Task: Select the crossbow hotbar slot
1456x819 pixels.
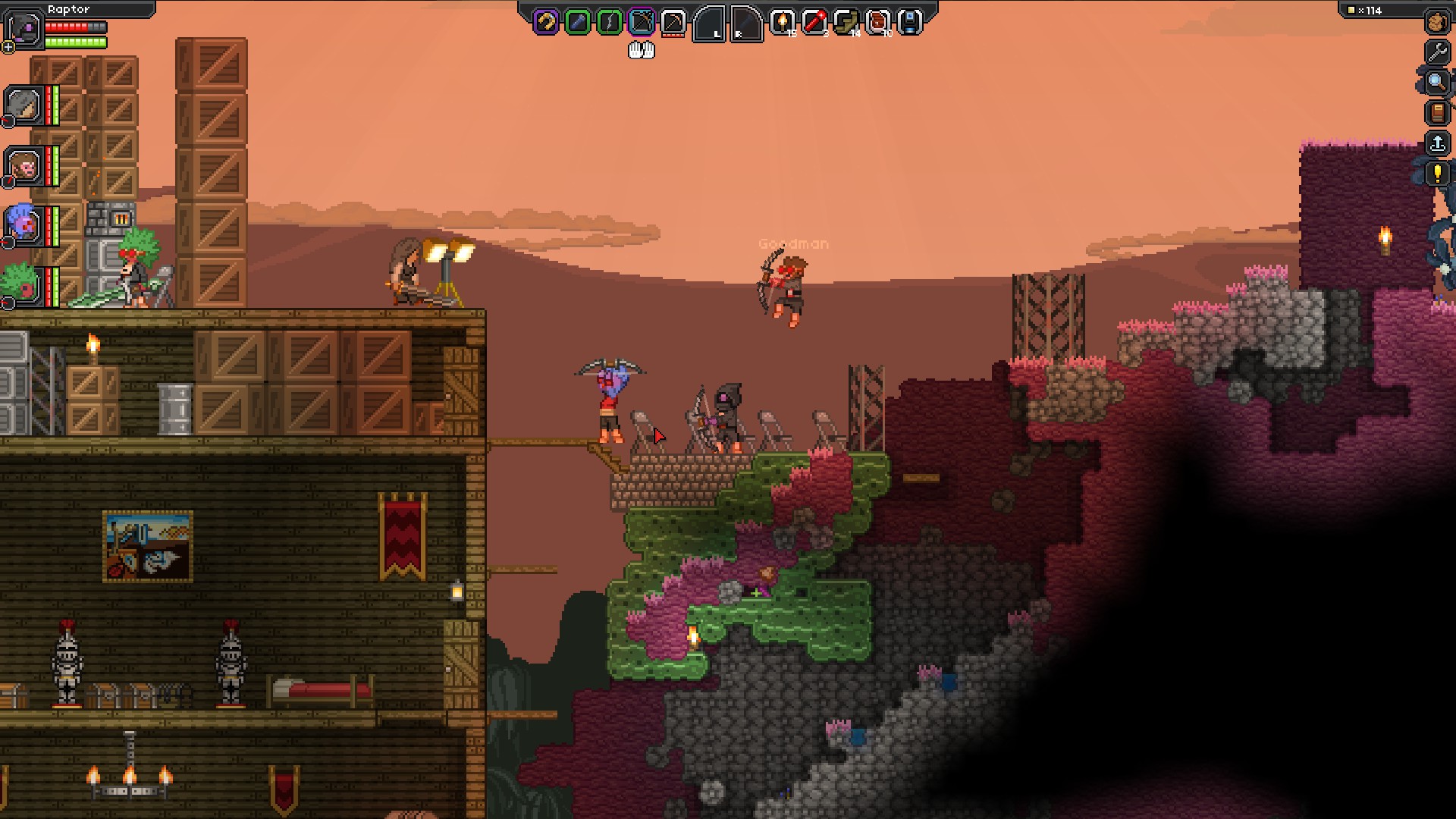Action: (641, 21)
